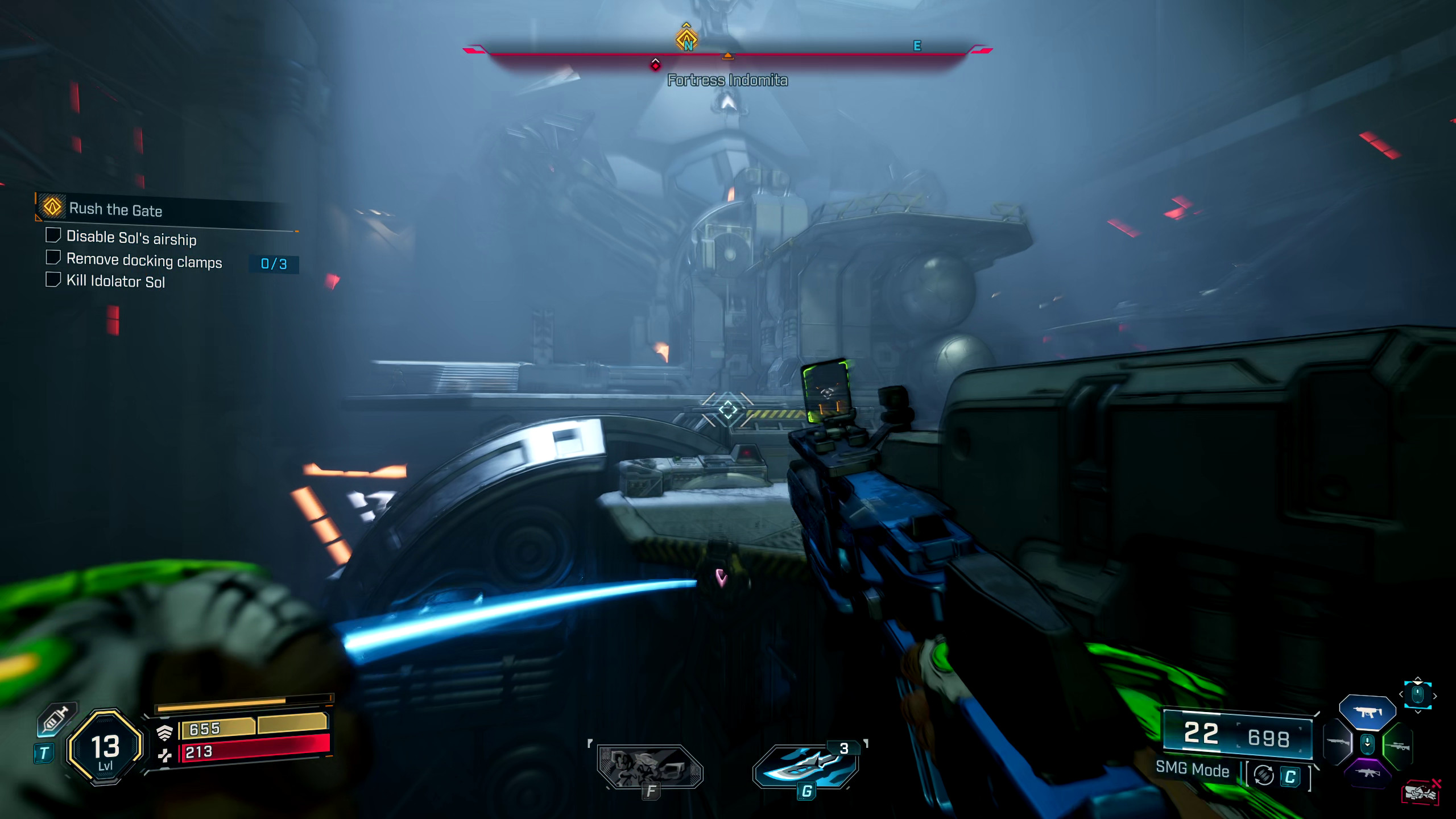
Task: Click the Remove docking clamps objective checkbox
Action: [x=53, y=258]
